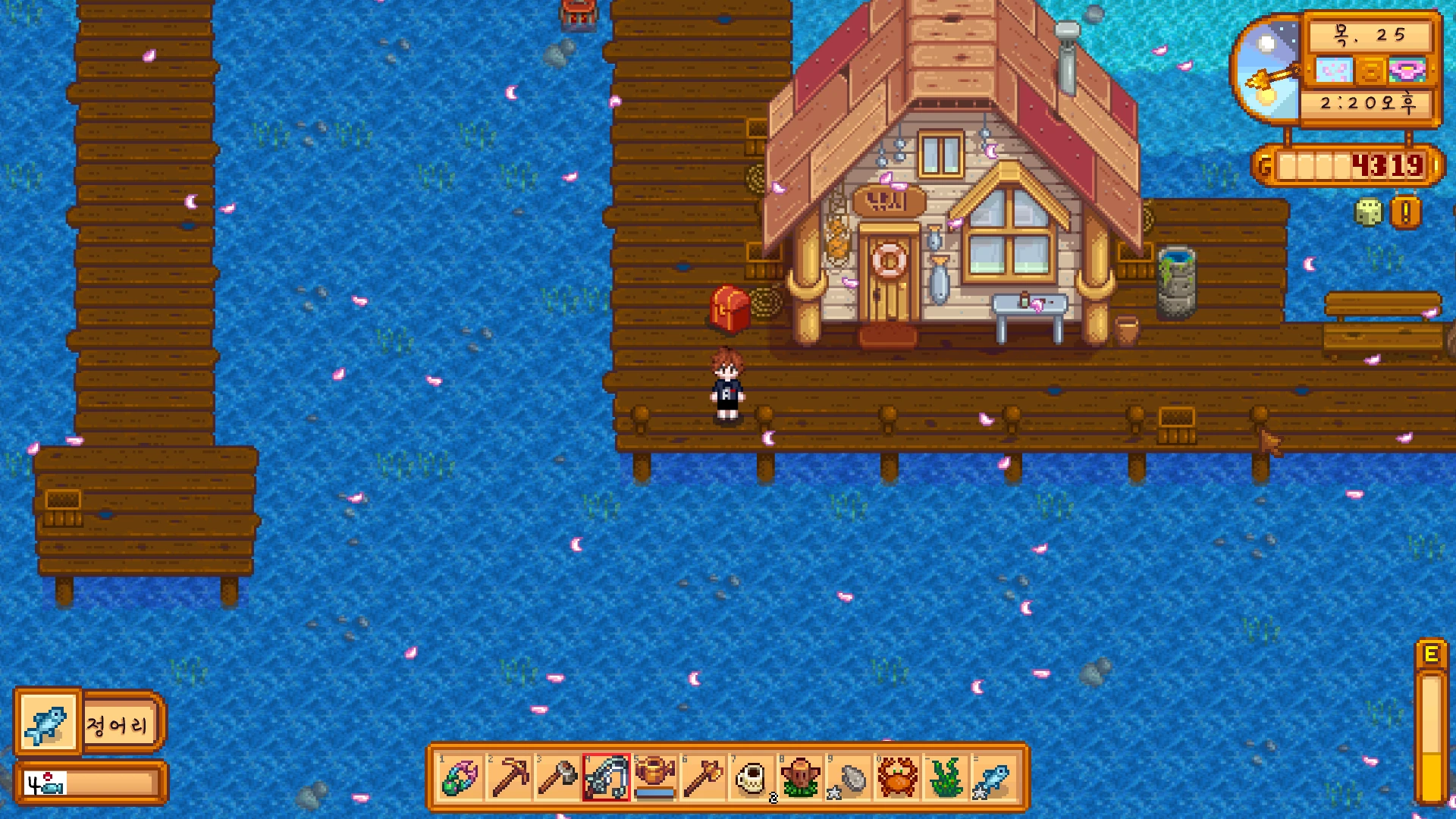Choose the golden-headed tool in slot 6
This screenshot has width=1456, height=819.
click(704, 777)
